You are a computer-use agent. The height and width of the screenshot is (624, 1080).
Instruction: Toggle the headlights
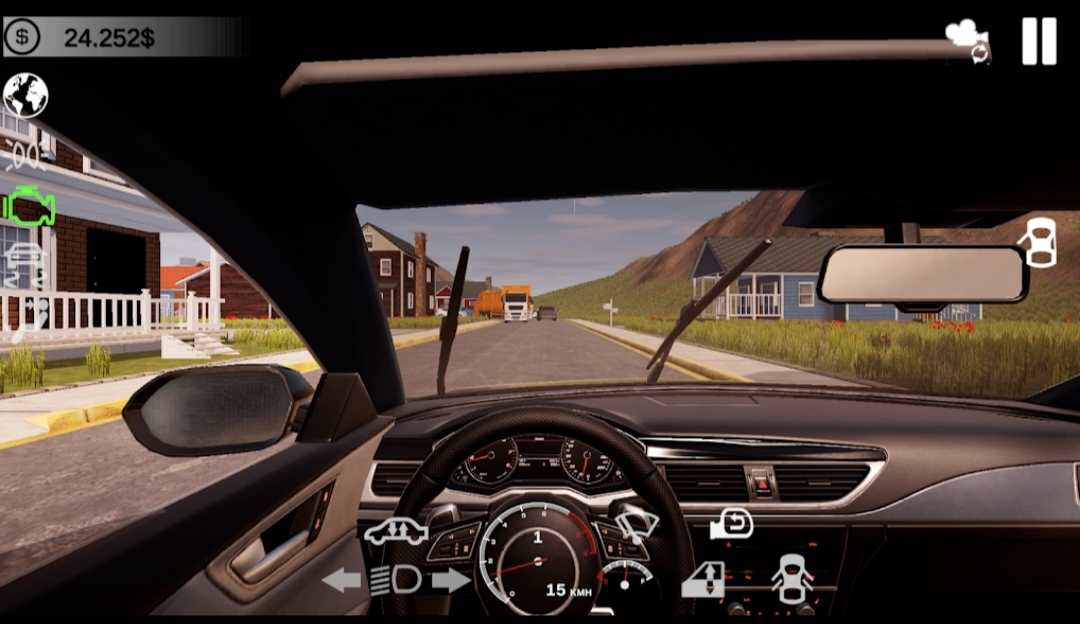coord(394,580)
